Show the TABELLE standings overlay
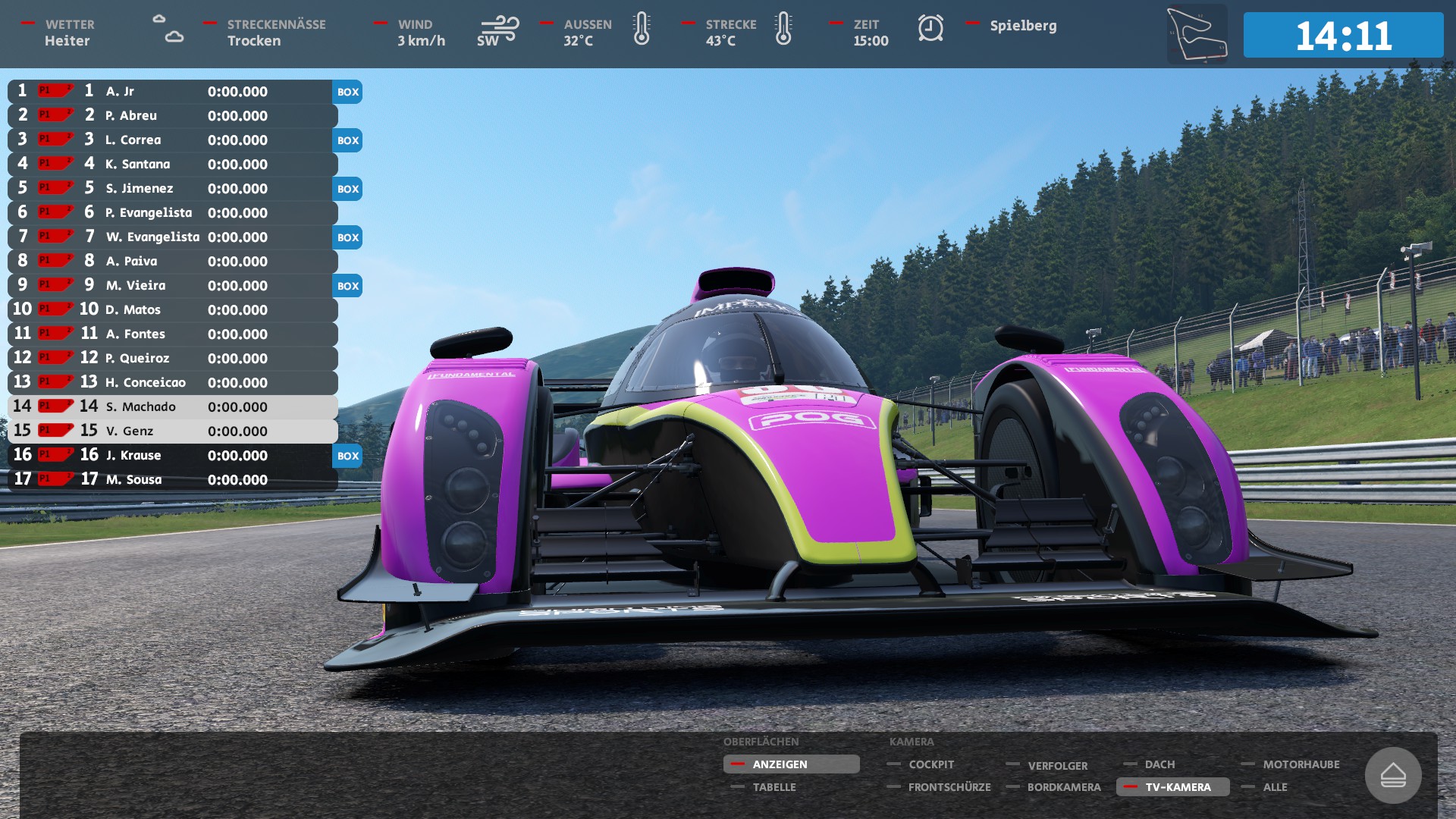The height and width of the screenshot is (819, 1456). tap(773, 787)
